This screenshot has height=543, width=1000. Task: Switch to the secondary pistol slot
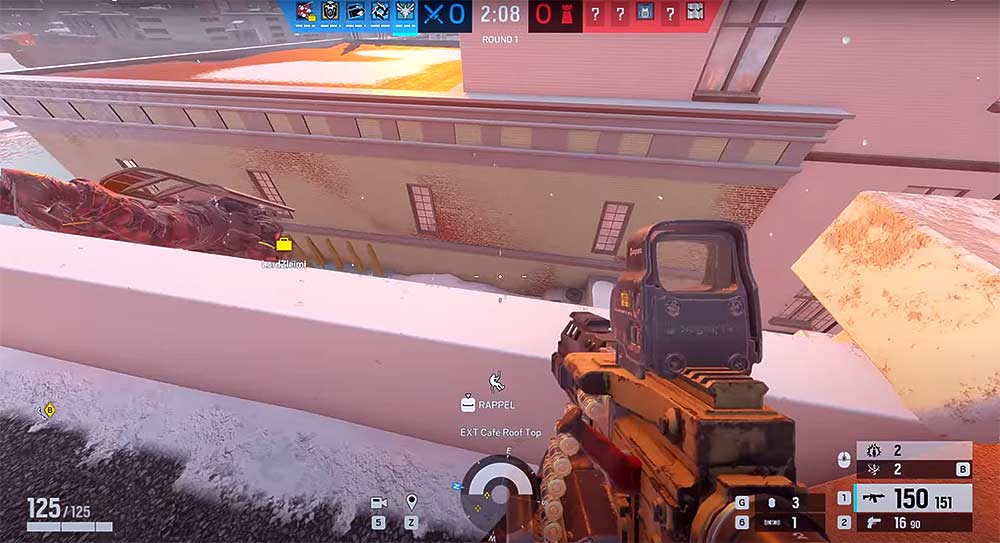click(911, 522)
